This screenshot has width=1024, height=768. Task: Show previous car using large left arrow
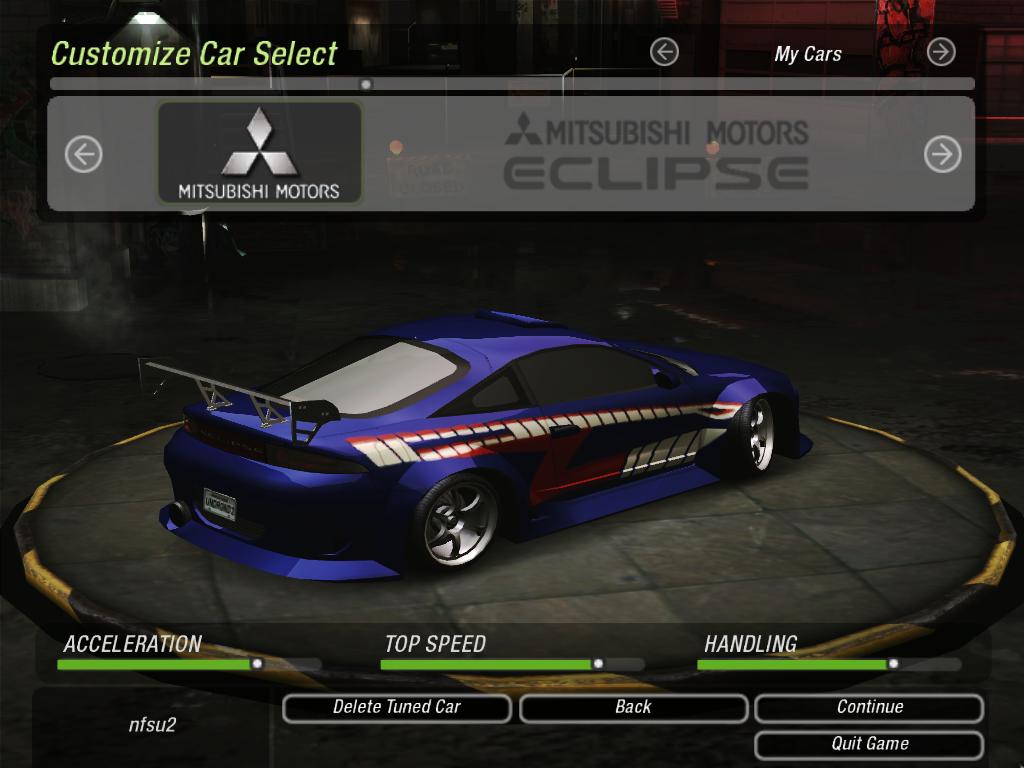tap(84, 154)
